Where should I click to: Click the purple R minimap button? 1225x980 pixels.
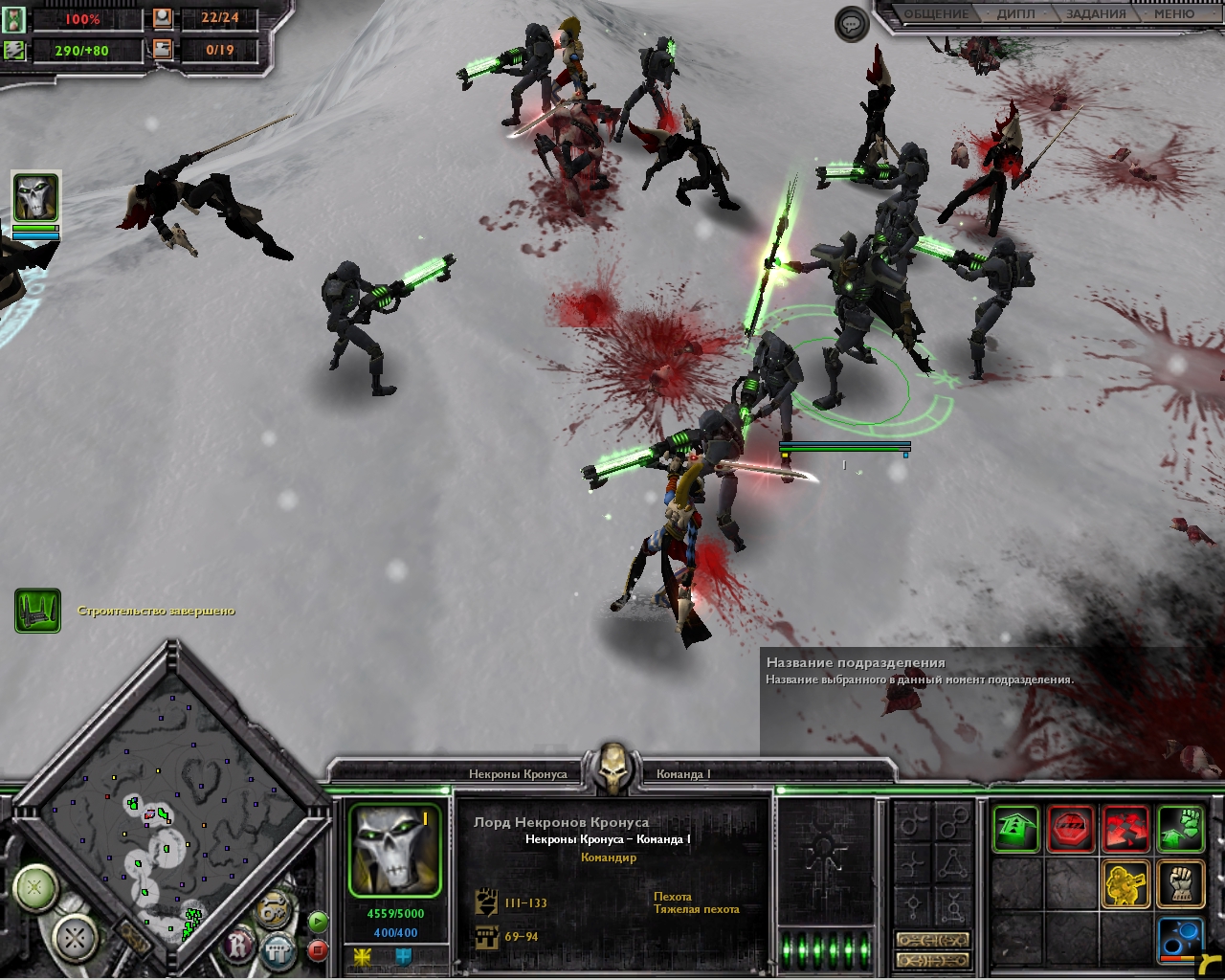click(x=237, y=947)
